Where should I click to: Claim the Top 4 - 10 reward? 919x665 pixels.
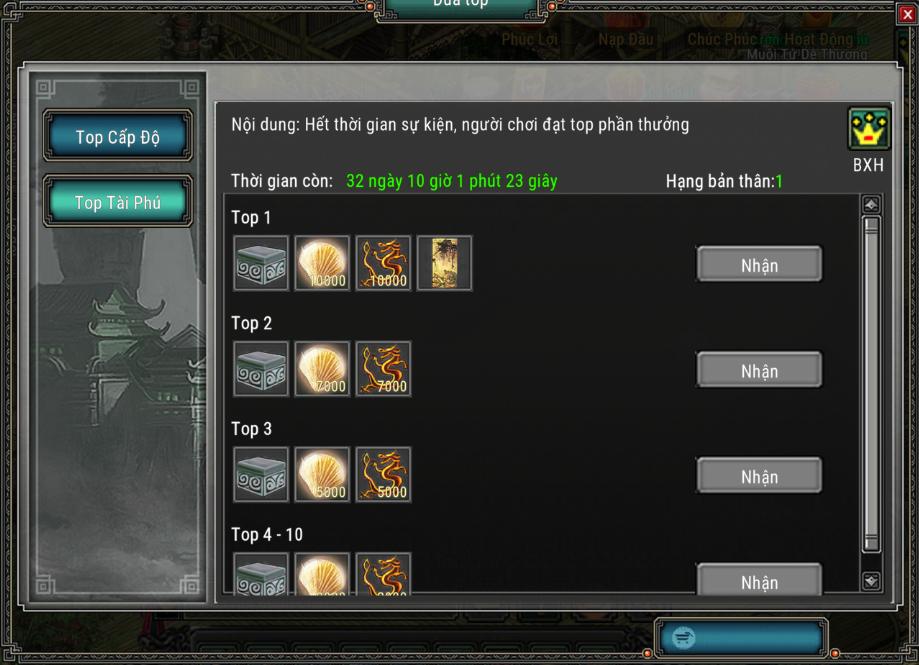pyautogui.click(x=759, y=581)
